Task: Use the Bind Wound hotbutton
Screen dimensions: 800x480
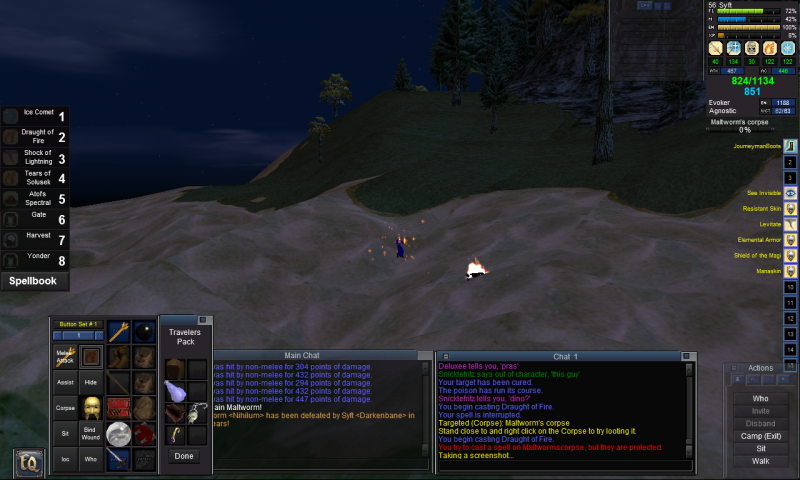Action: point(90,432)
